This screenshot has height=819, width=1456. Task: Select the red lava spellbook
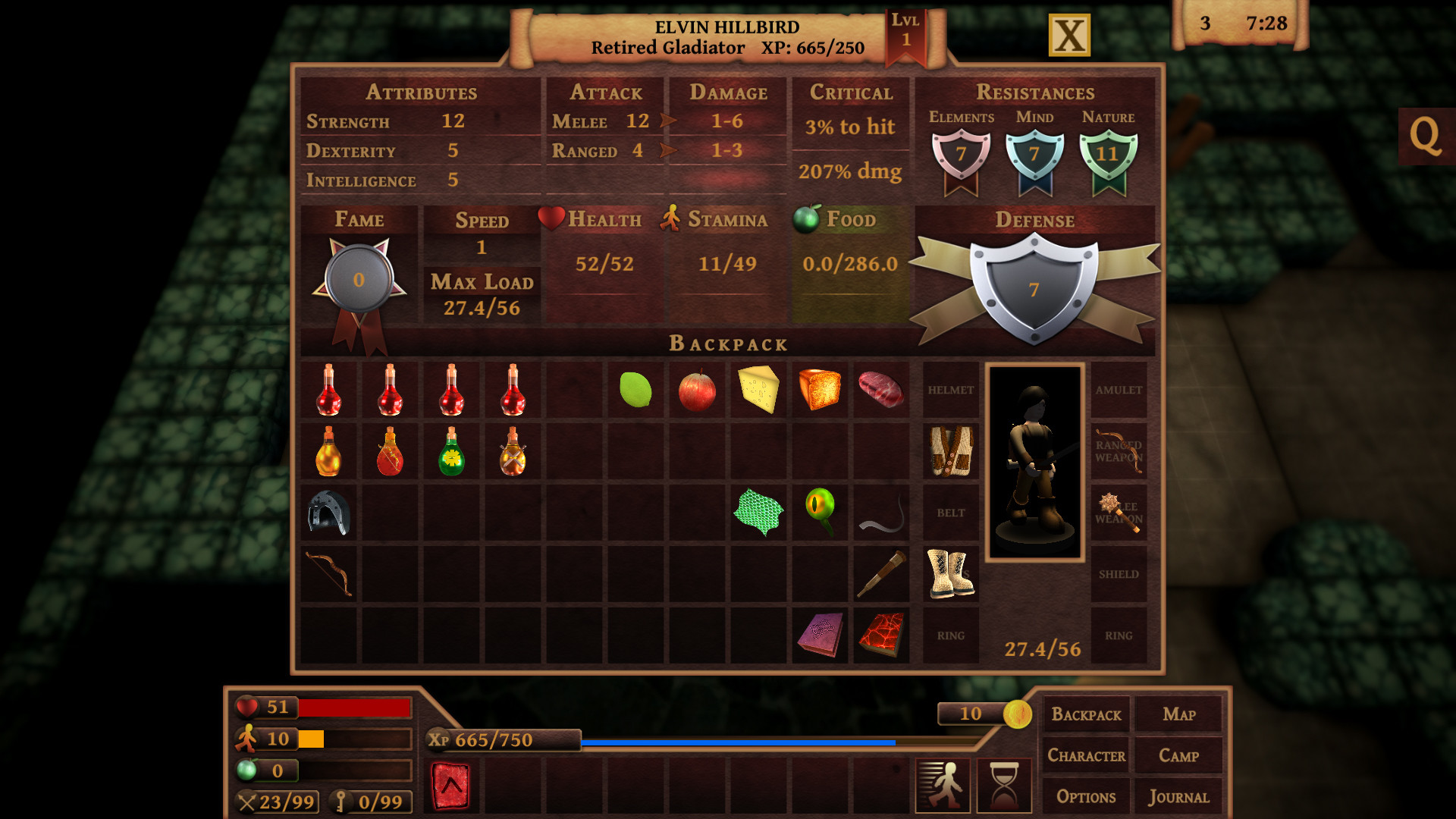click(880, 635)
